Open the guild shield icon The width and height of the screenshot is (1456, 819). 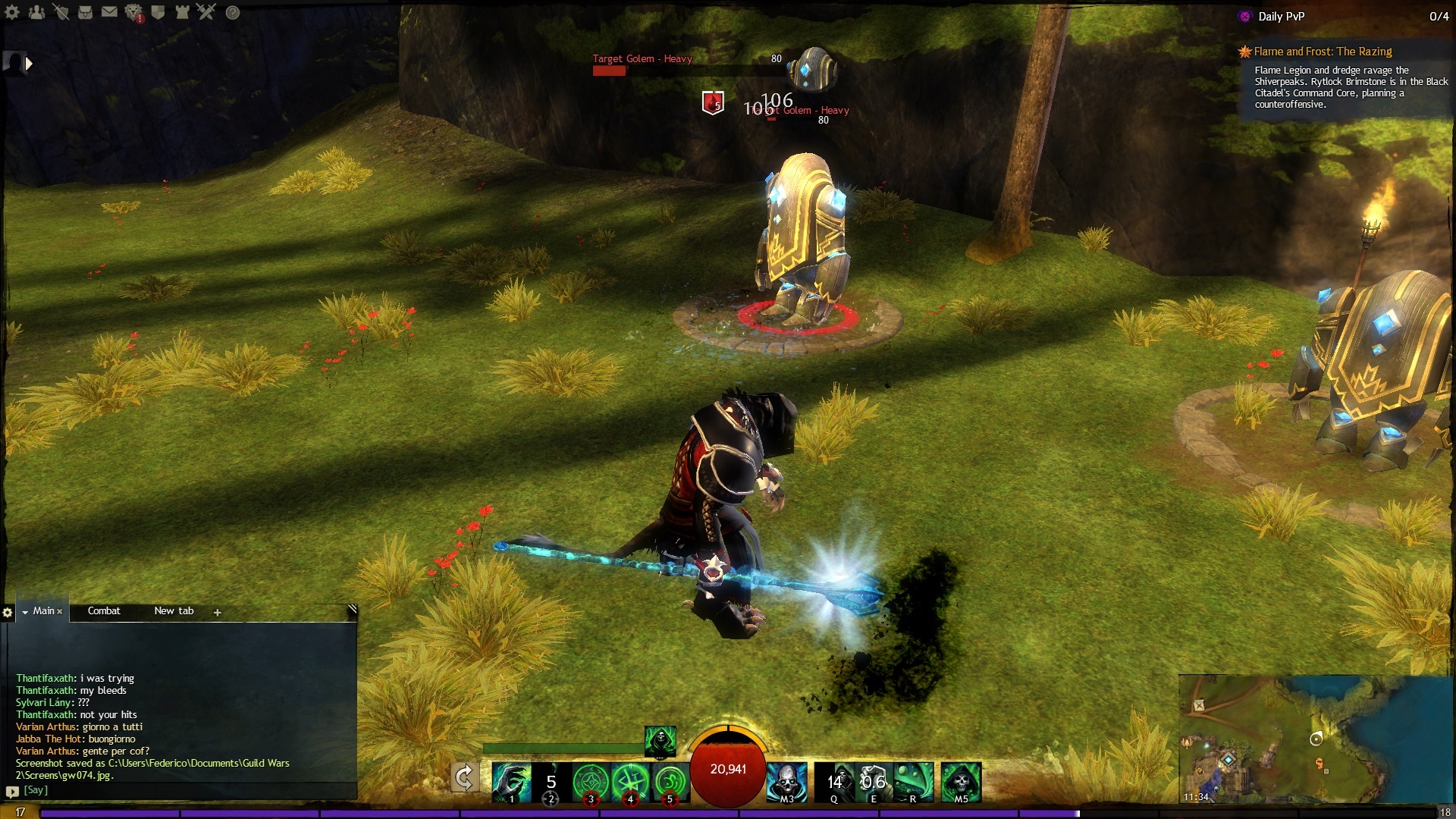click(158, 12)
